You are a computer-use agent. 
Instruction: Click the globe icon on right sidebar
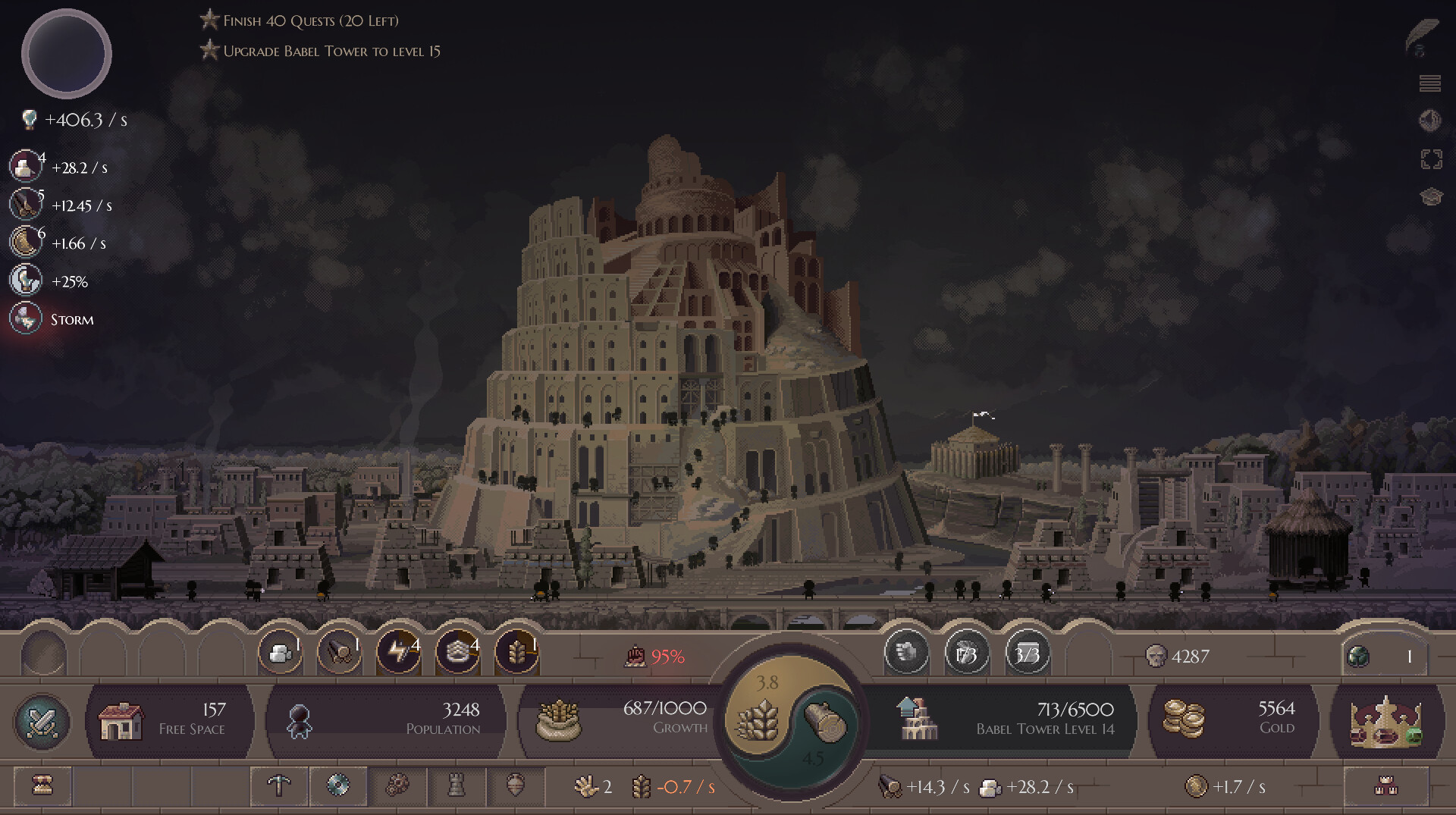tap(1432, 120)
